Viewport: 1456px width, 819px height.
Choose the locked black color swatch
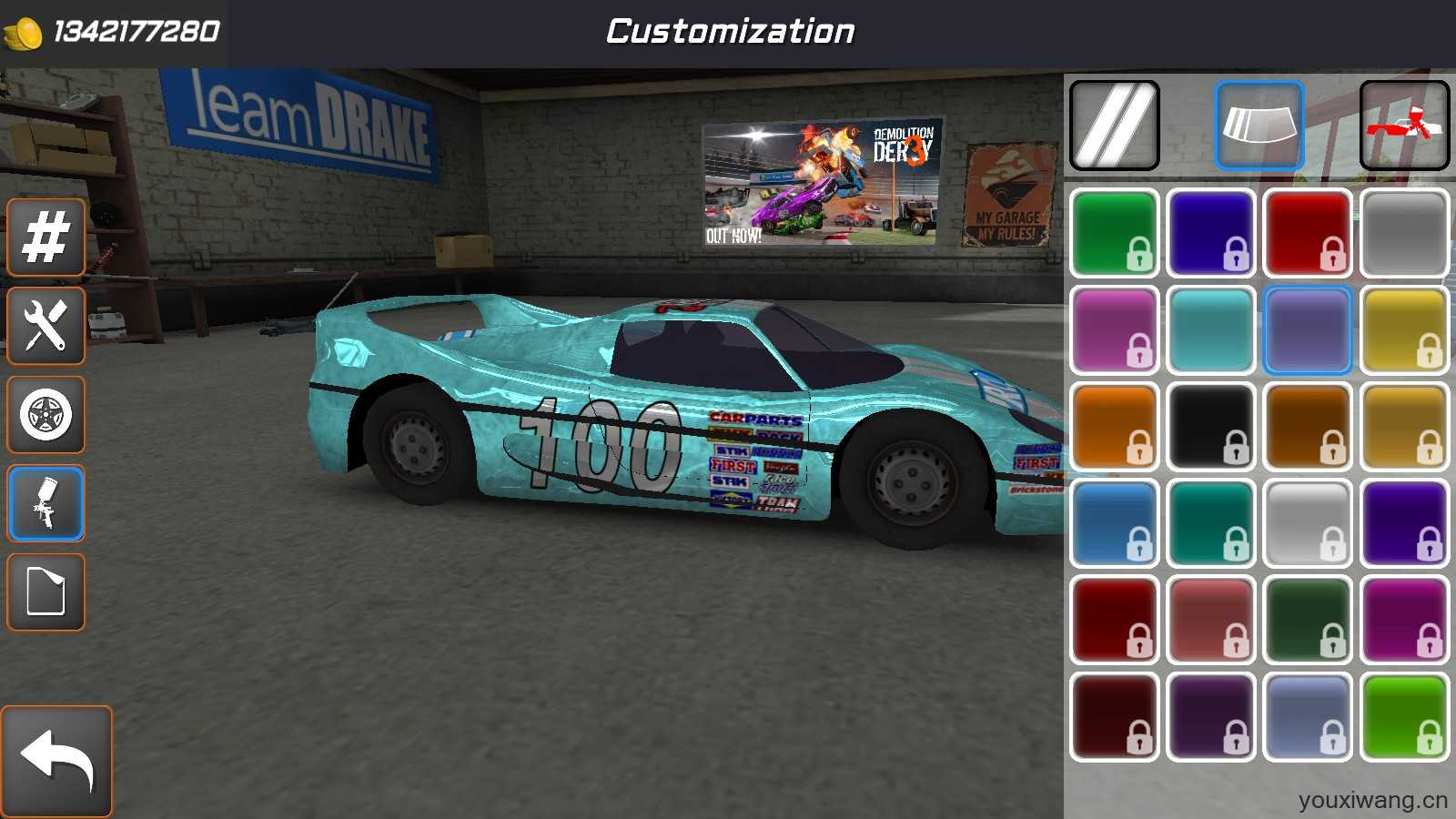click(1210, 427)
